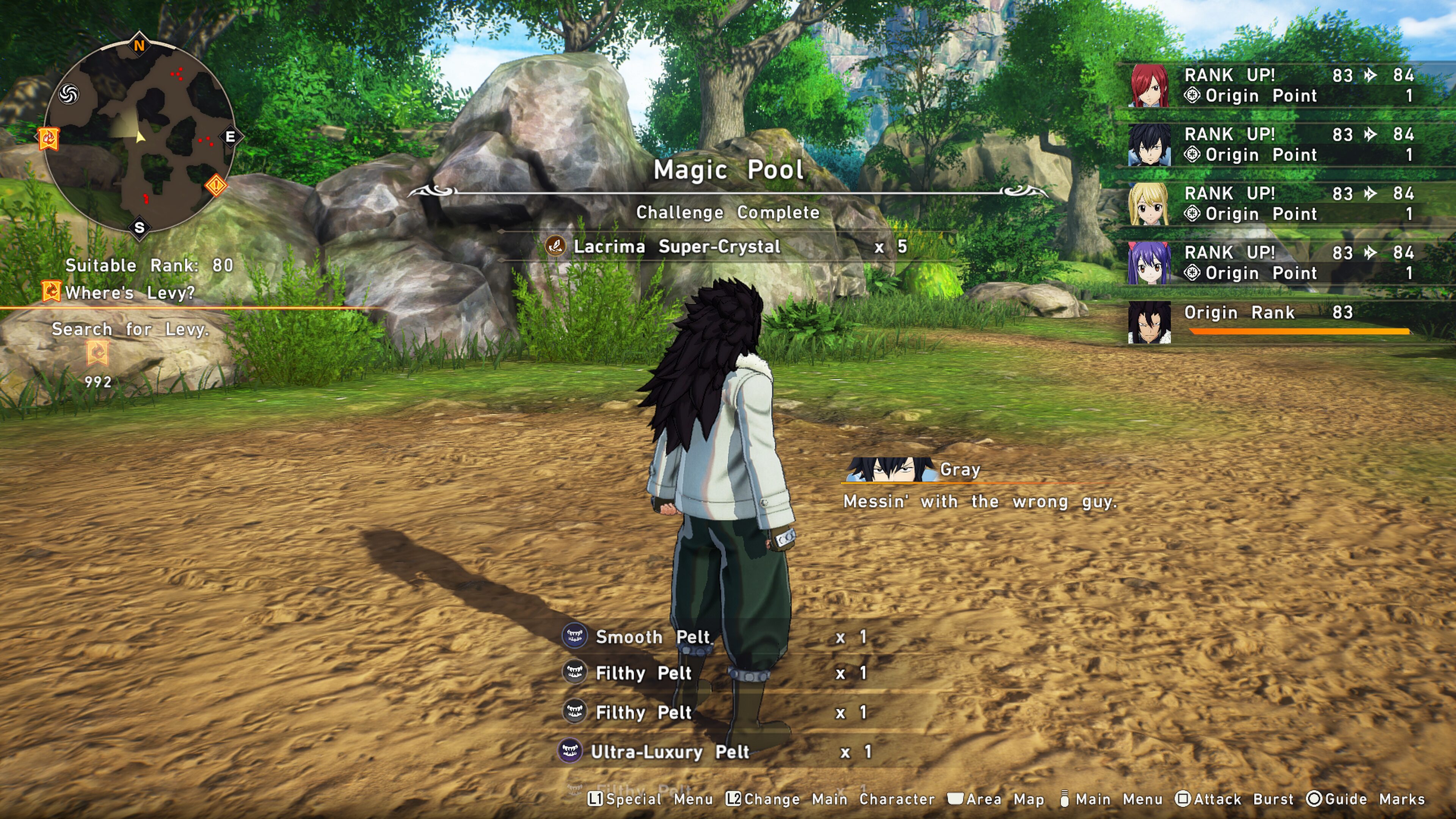Open the "Where's Levy?" quest tracker

coord(129,293)
